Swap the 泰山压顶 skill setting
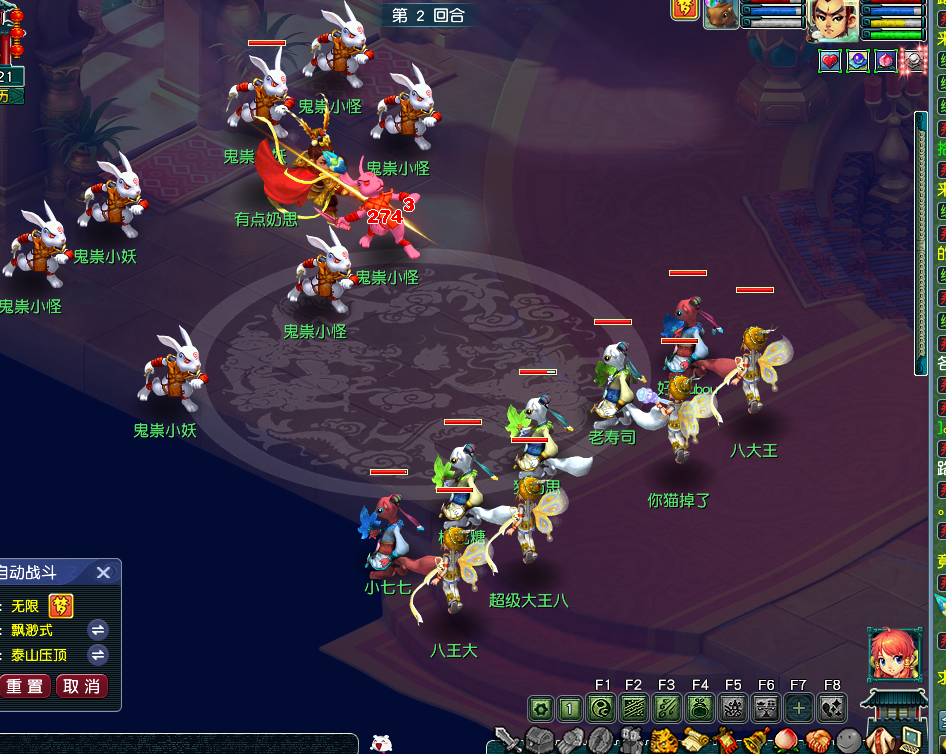Viewport: 946px width, 754px height. tap(98, 655)
